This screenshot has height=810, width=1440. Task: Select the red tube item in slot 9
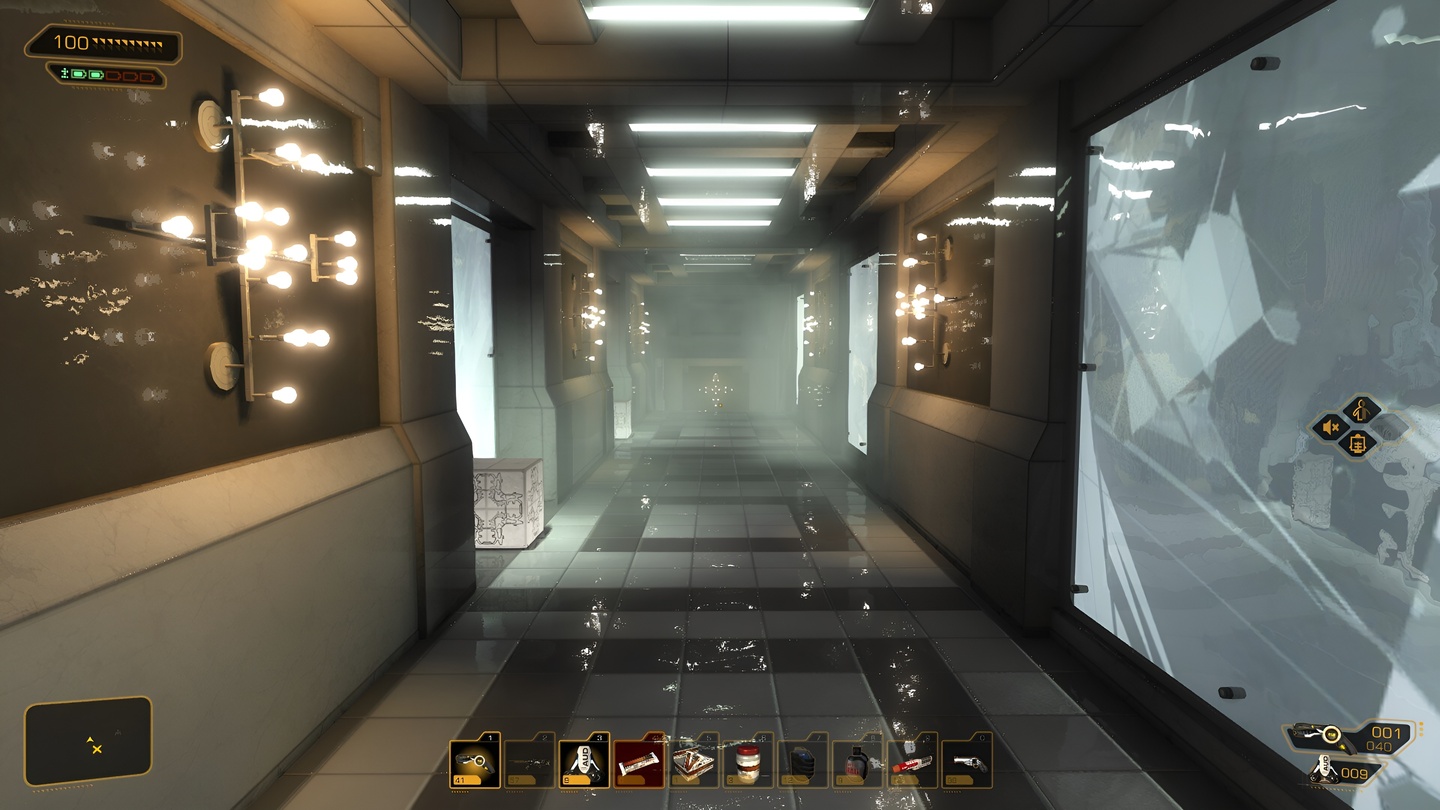pyautogui.click(x=913, y=764)
